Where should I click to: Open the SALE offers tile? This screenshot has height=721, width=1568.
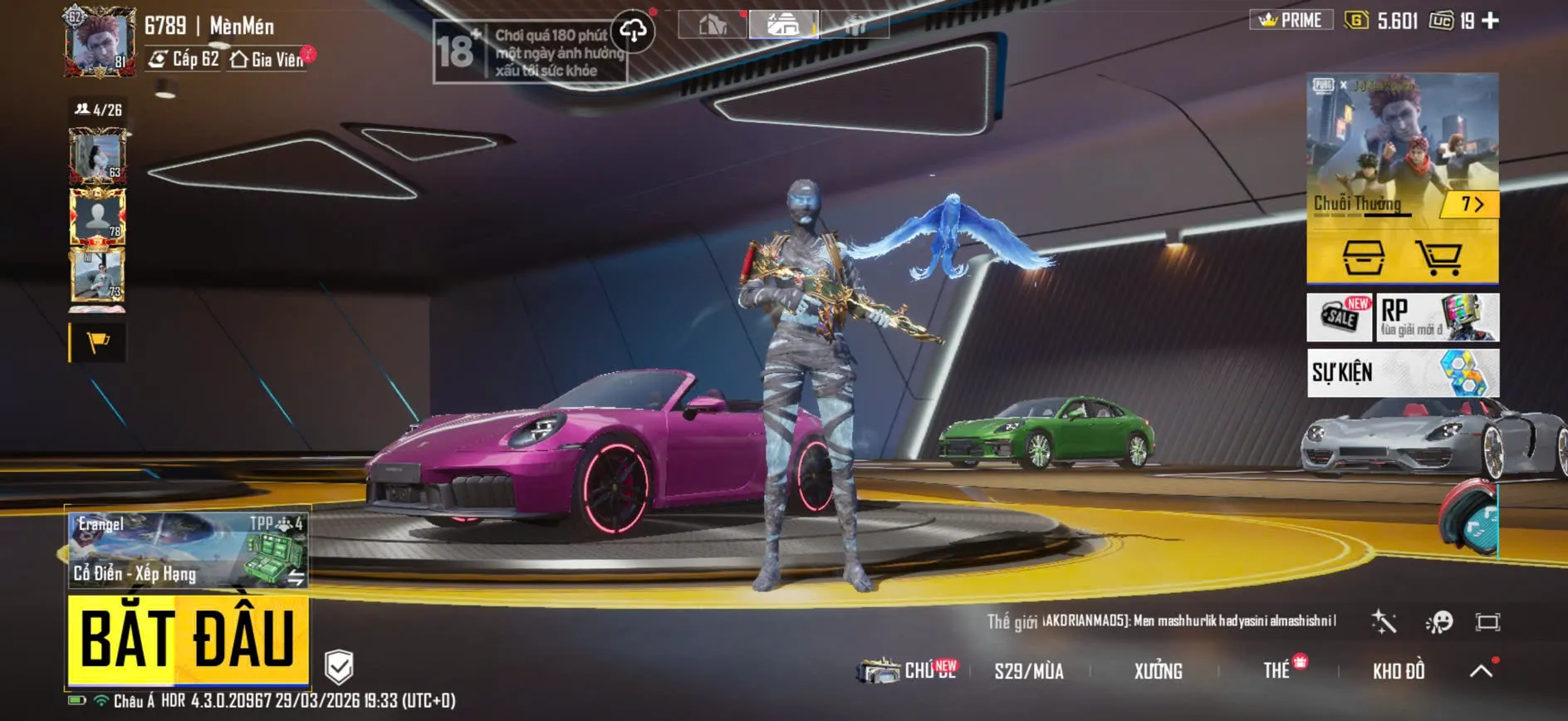click(1340, 316)
